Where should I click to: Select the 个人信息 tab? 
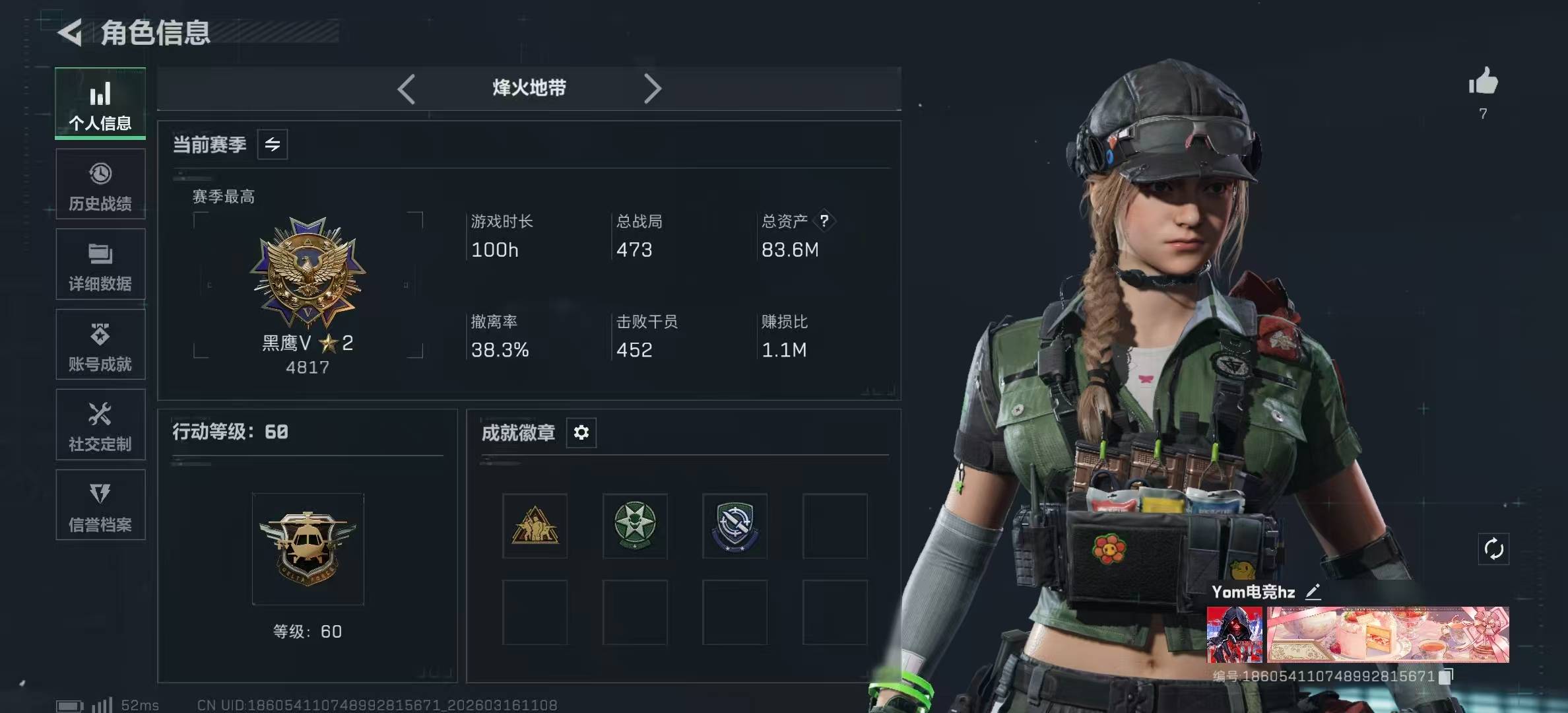coord(100,104)
